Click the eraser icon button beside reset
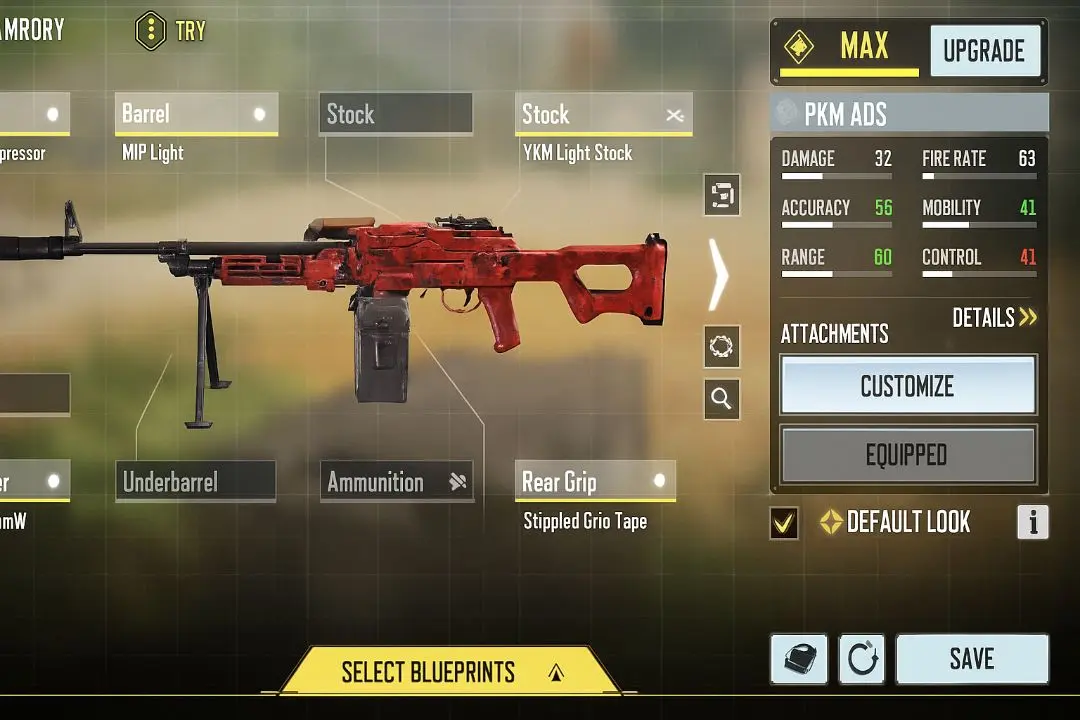This screenshot has height=720, width=1080. click(x=799, y=659)
